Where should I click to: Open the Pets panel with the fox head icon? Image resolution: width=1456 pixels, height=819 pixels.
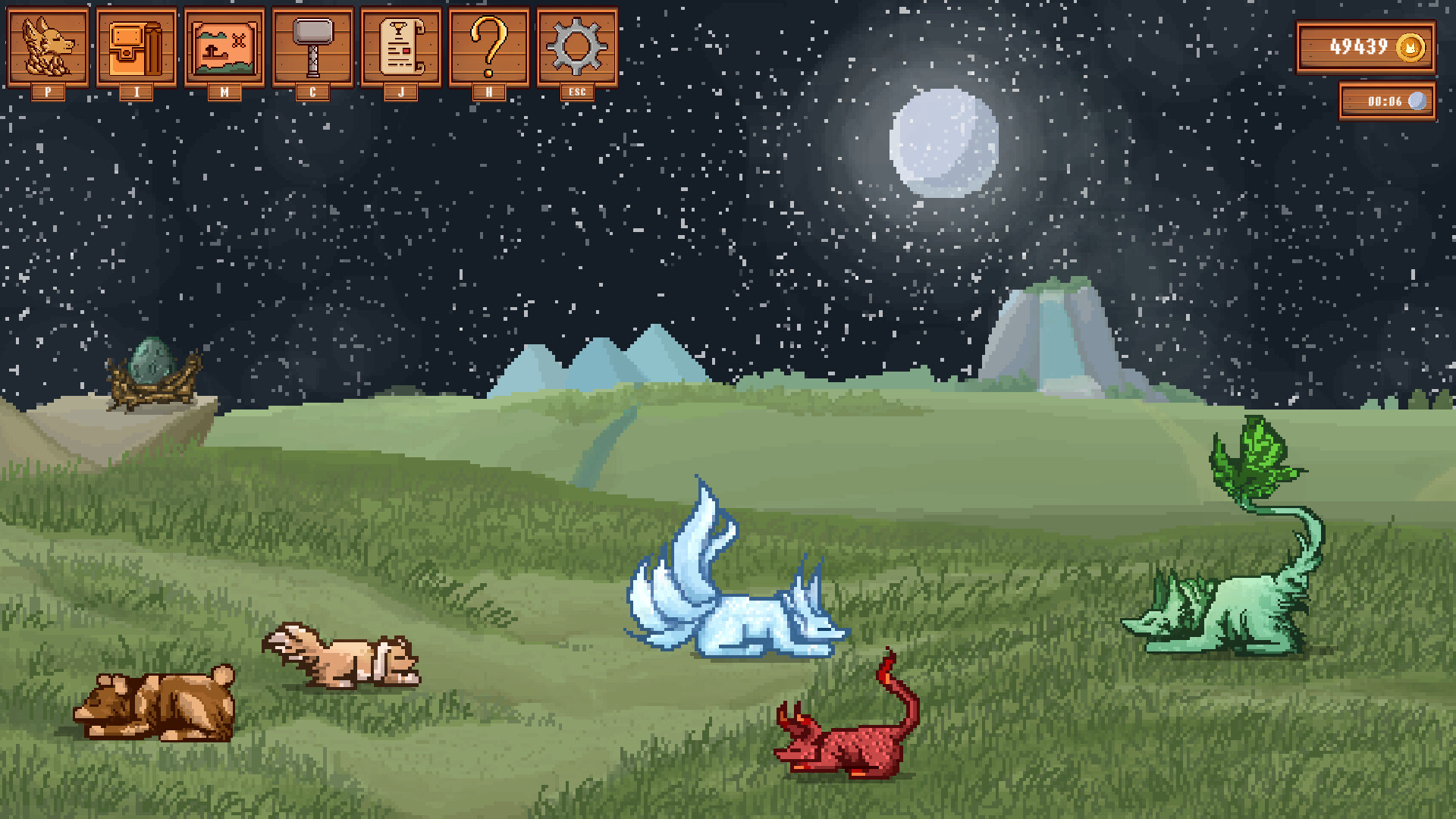coord(47,45)
